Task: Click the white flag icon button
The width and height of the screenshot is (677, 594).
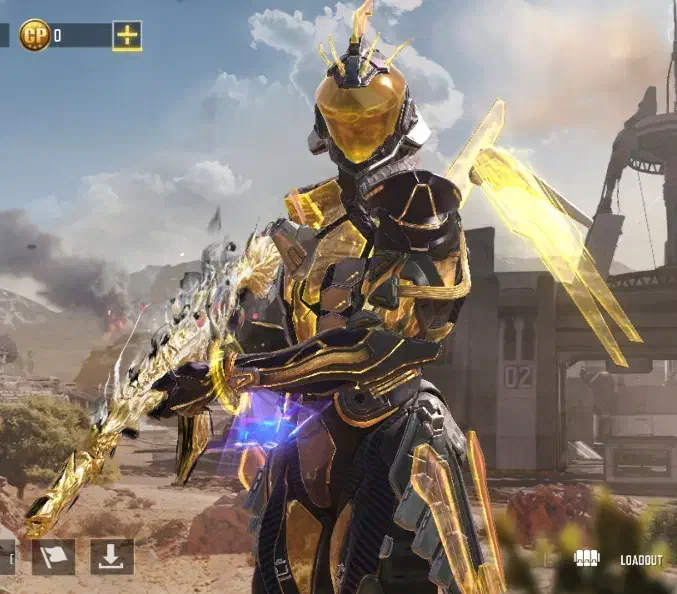Action: coord(53,557)
